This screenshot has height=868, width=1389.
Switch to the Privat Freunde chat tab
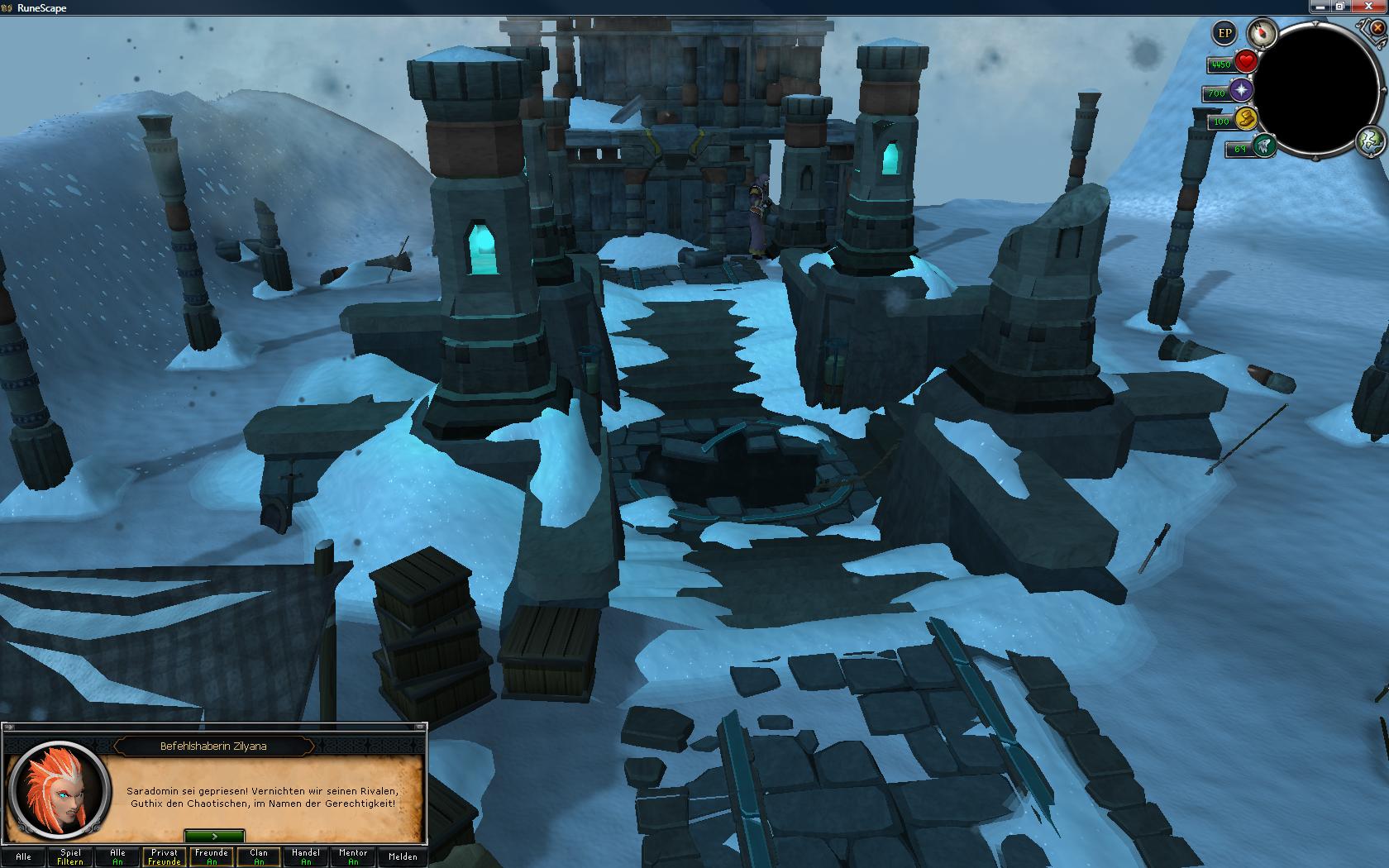tap(165, 856)
